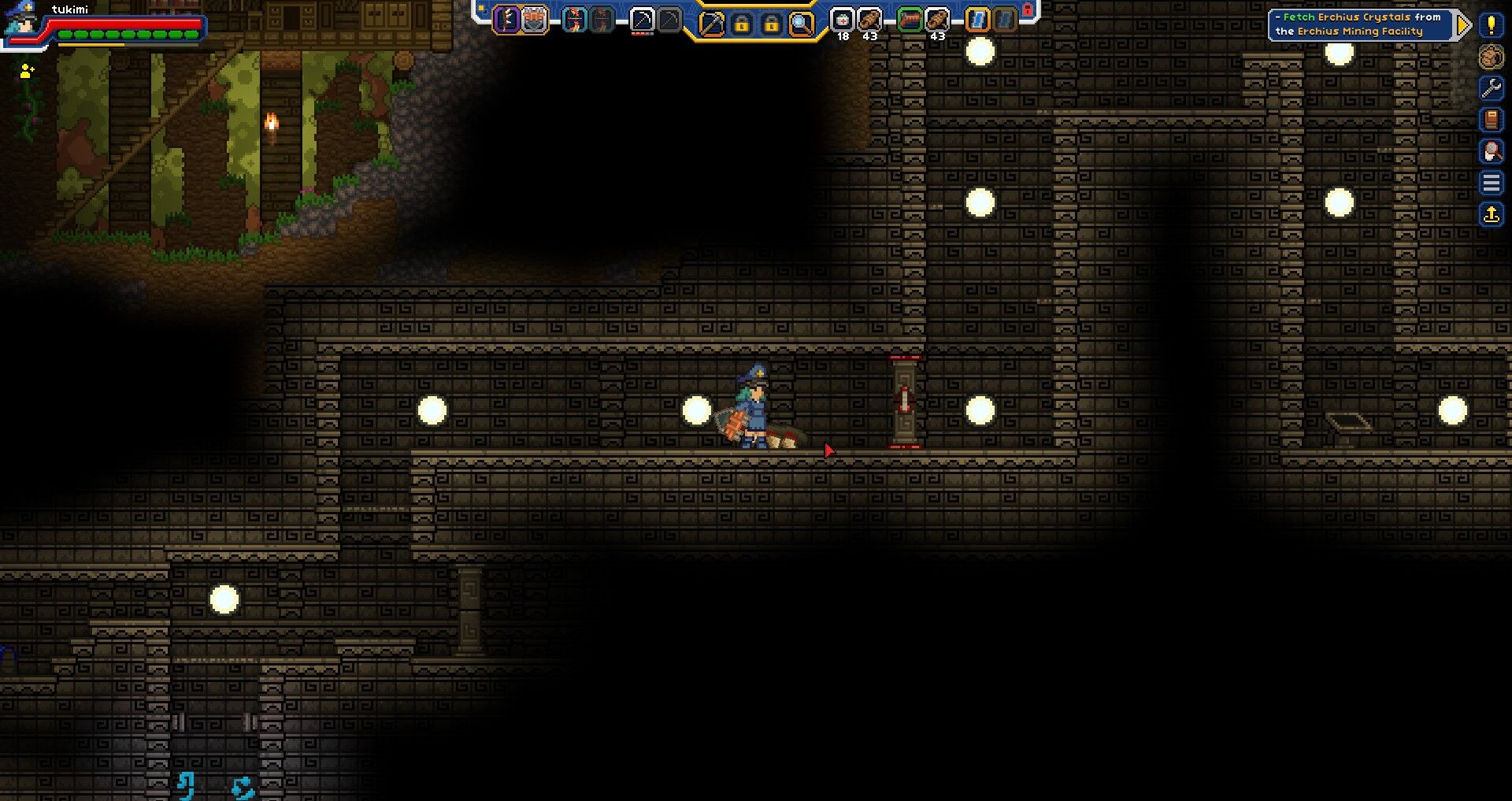Screen dimensions: 1512x801
Task: Open the collections magnifier icon on the sidebar
Action: click(x=1492, y=151)
